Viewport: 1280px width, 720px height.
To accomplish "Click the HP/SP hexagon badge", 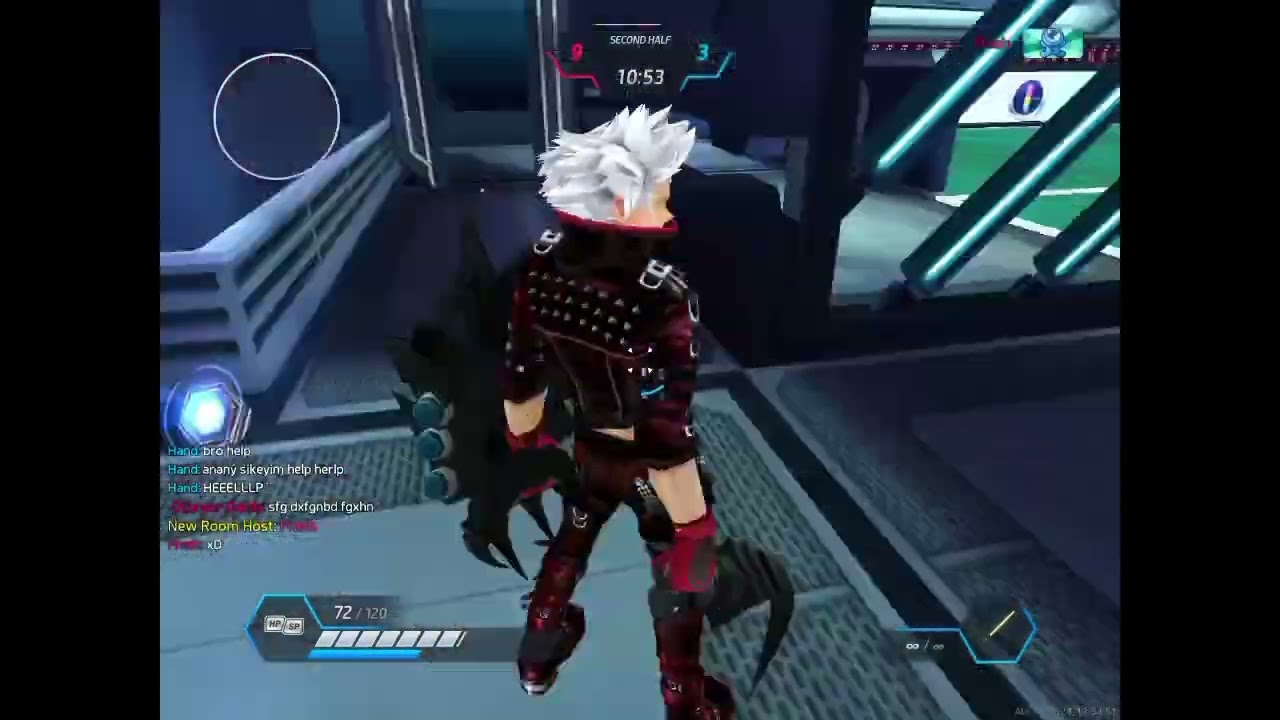I will 283,625.
